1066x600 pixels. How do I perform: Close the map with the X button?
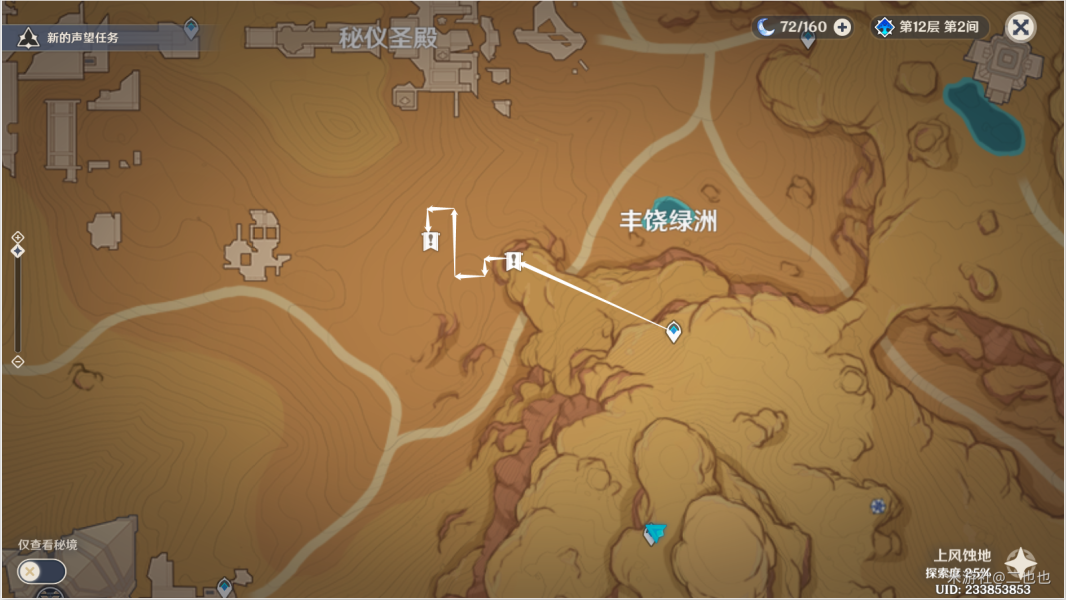[1020, 27]
